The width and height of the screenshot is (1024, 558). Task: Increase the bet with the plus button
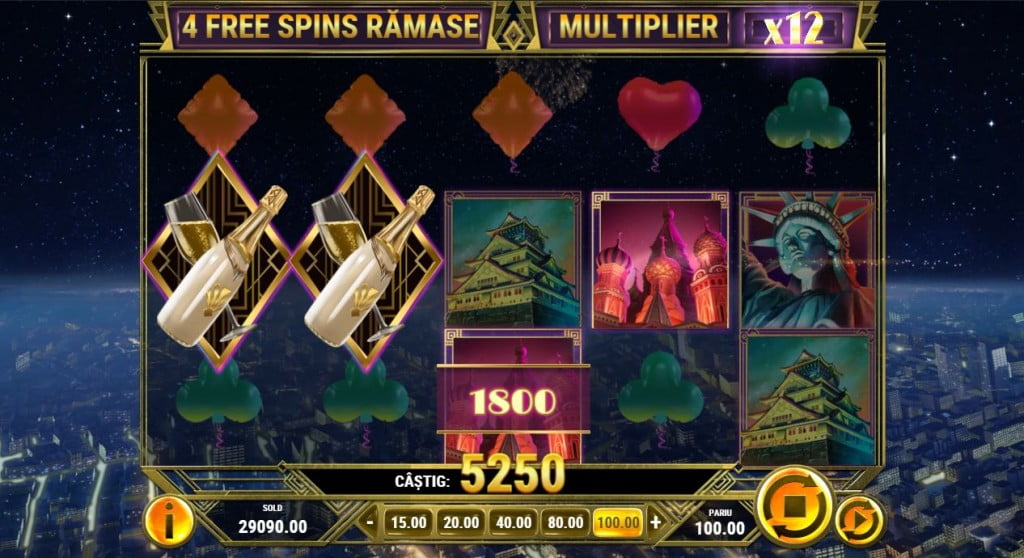[655, 521]
